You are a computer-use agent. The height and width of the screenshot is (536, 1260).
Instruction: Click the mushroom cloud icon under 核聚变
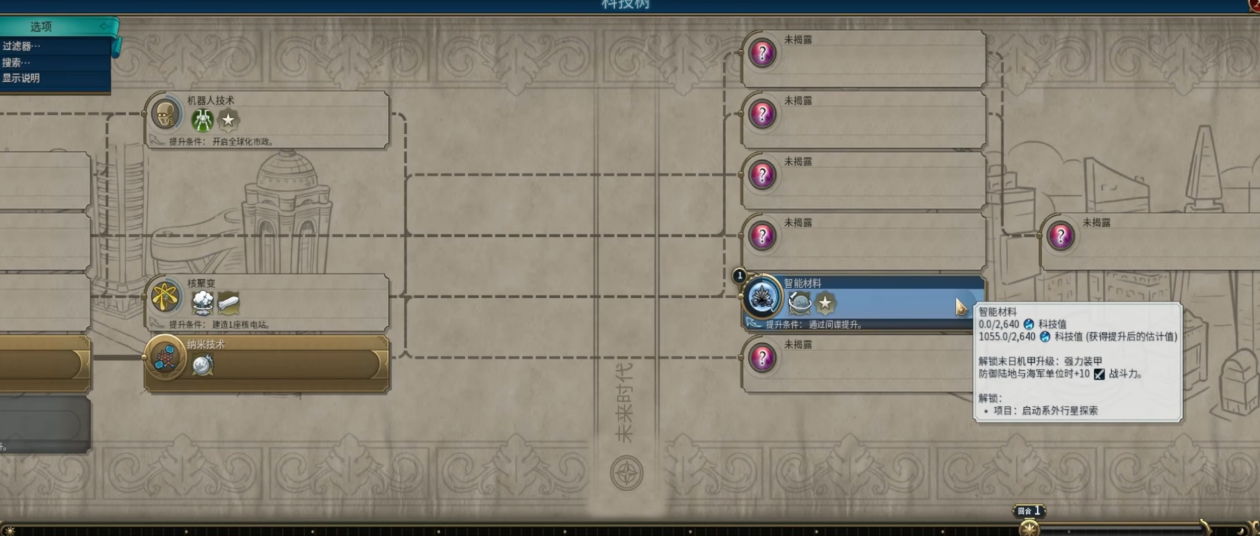[203, 303]
